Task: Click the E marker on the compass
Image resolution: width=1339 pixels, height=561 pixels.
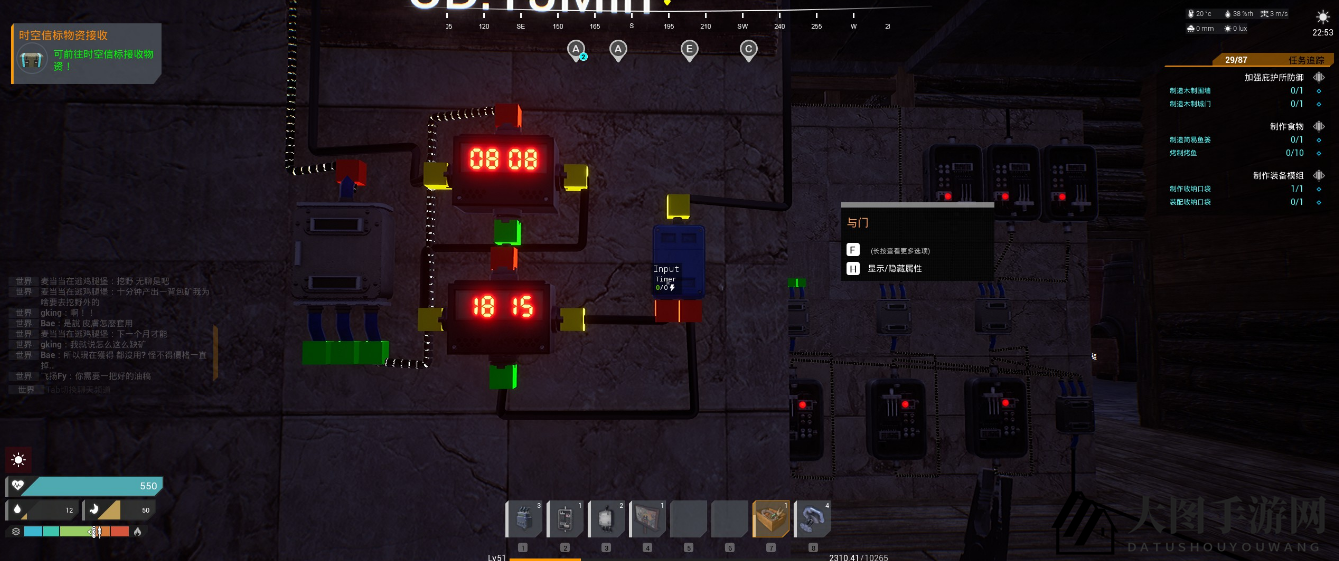Action: click(689, 49)
